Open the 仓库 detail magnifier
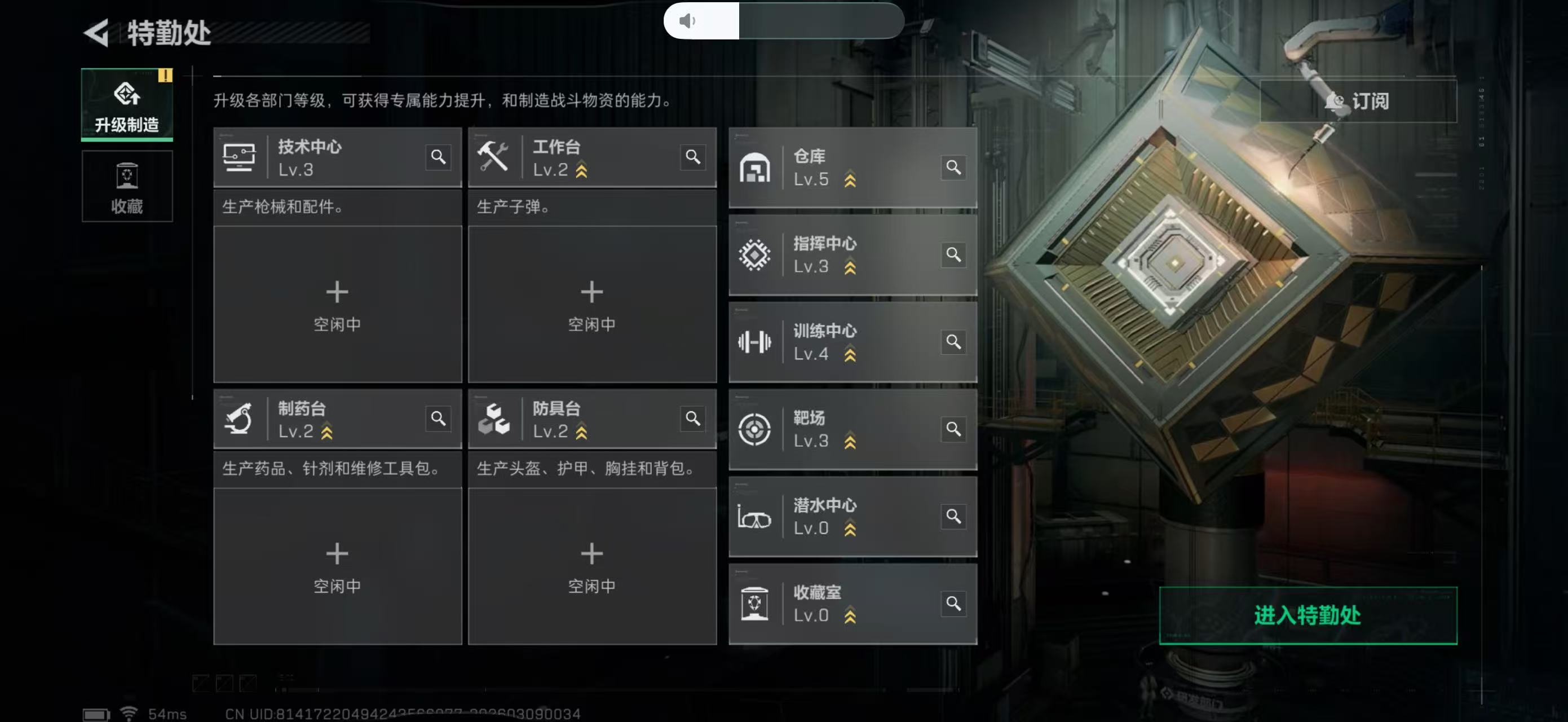The width and height of the screenshot is (1568, 722). click(954, 168)
